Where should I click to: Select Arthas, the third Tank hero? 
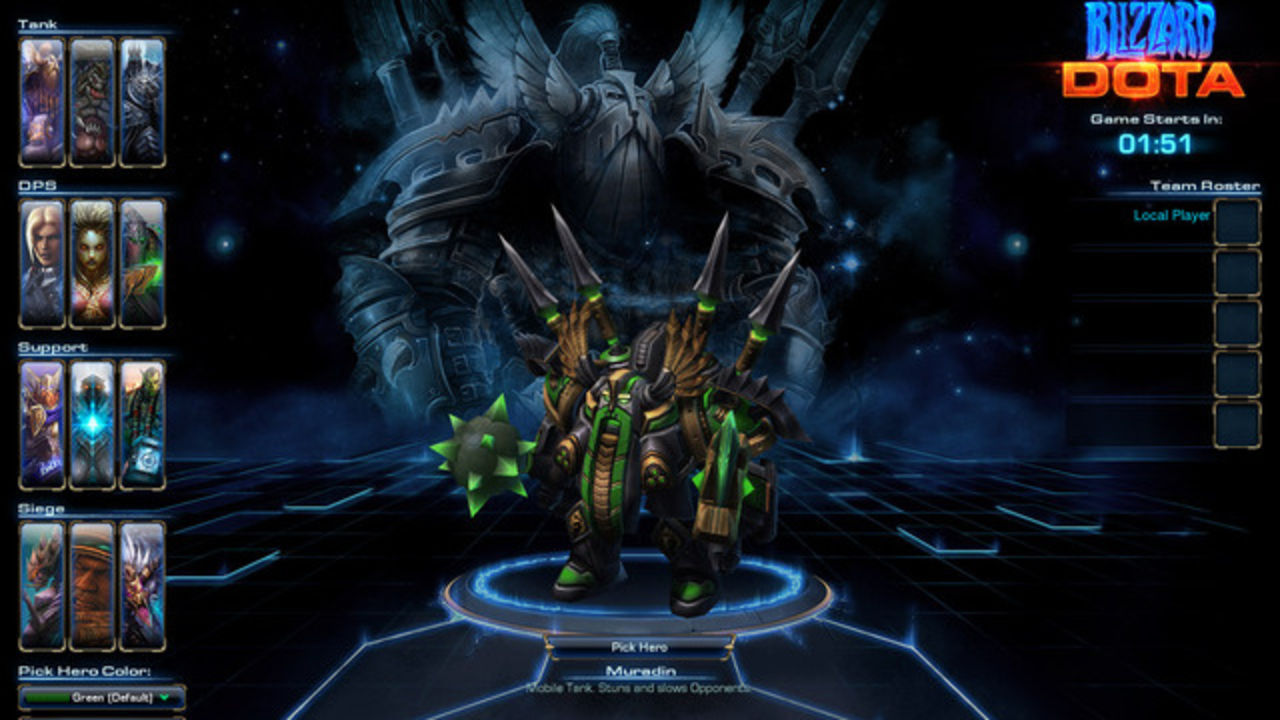(142, 100)
